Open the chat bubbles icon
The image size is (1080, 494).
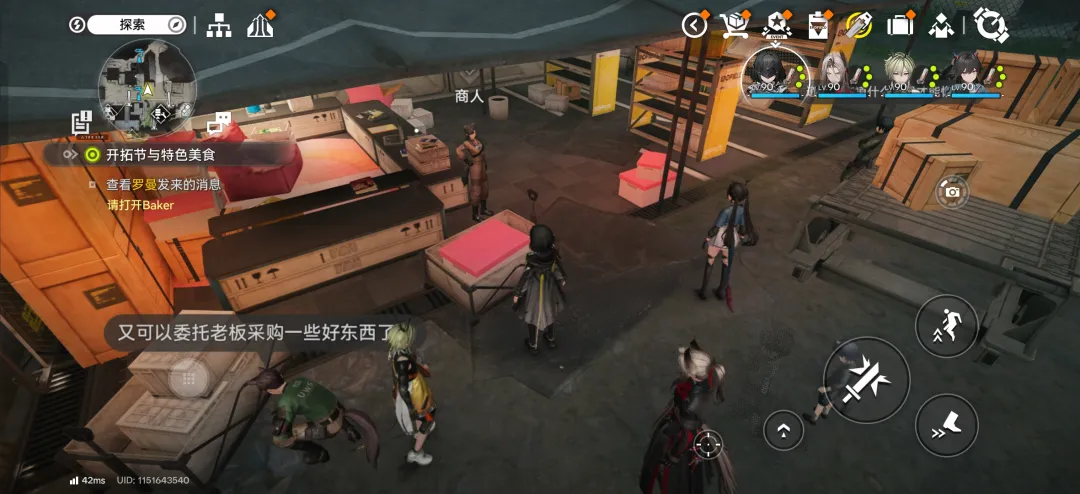point(218,123)
